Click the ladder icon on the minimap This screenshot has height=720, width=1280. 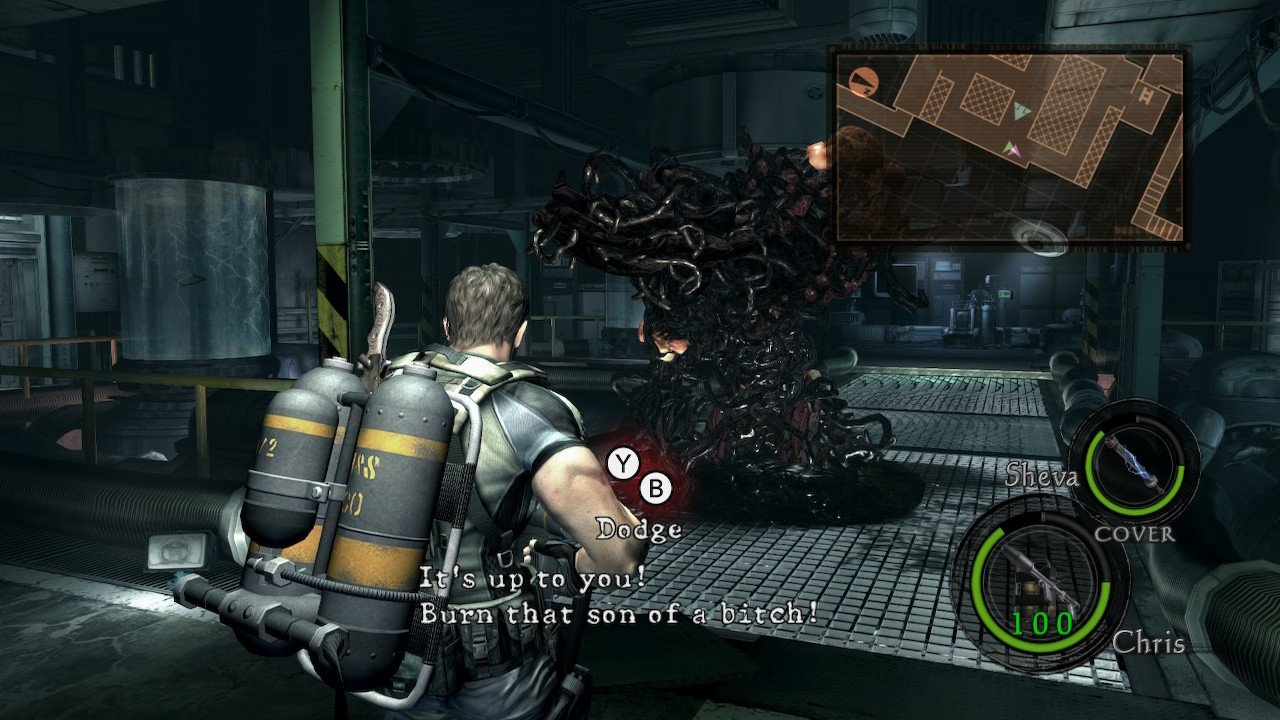[x=1146, y=94]
